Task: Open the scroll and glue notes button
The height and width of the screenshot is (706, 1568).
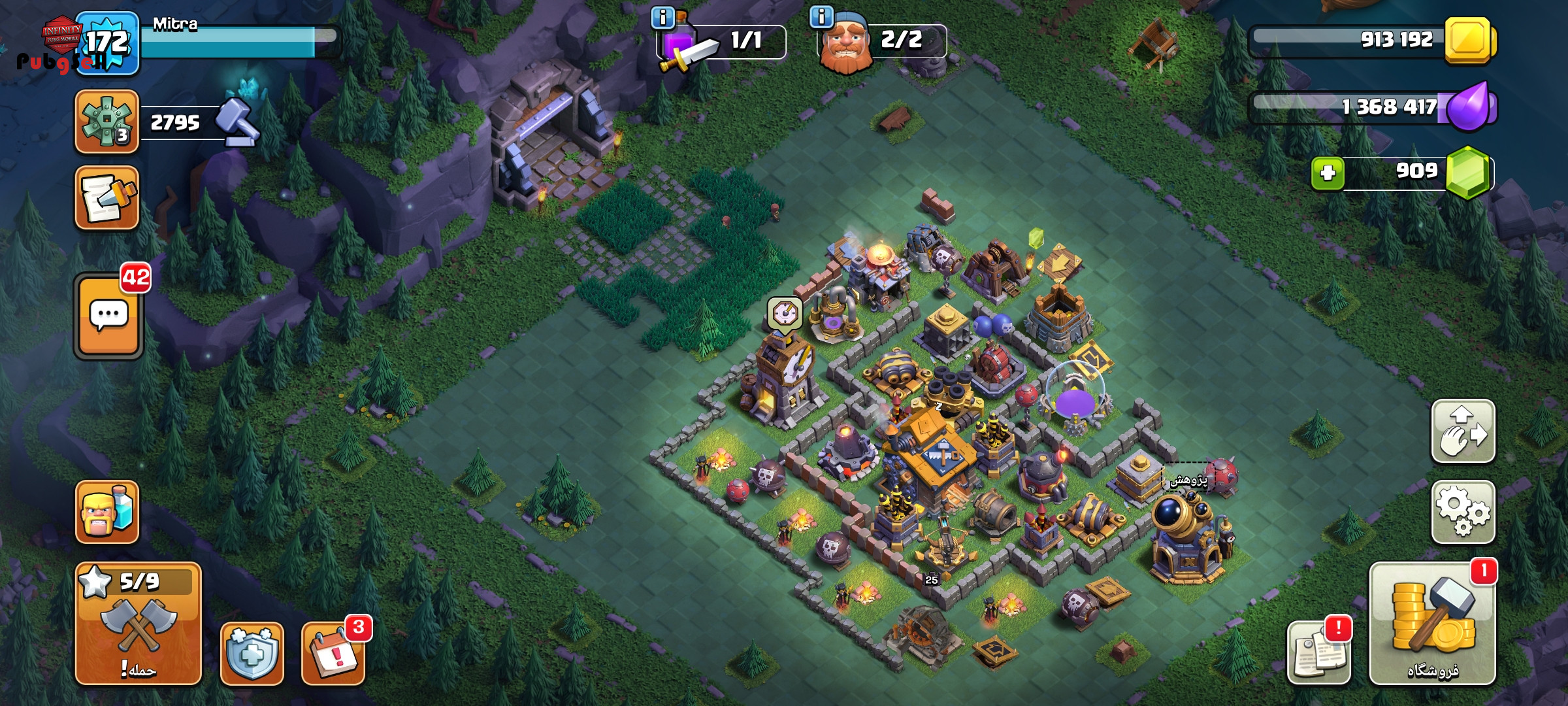Action: (107, 198)
